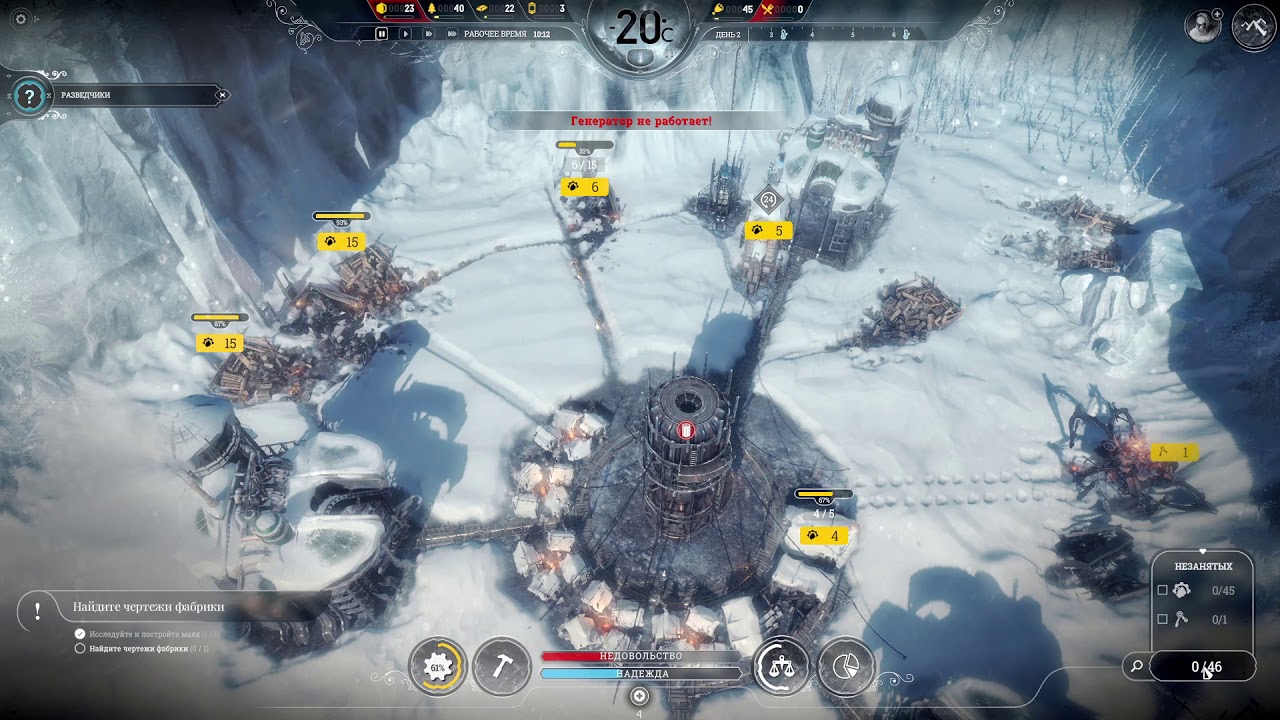
Task: Open the technology research gear button
Action: [x=438, y=667]
